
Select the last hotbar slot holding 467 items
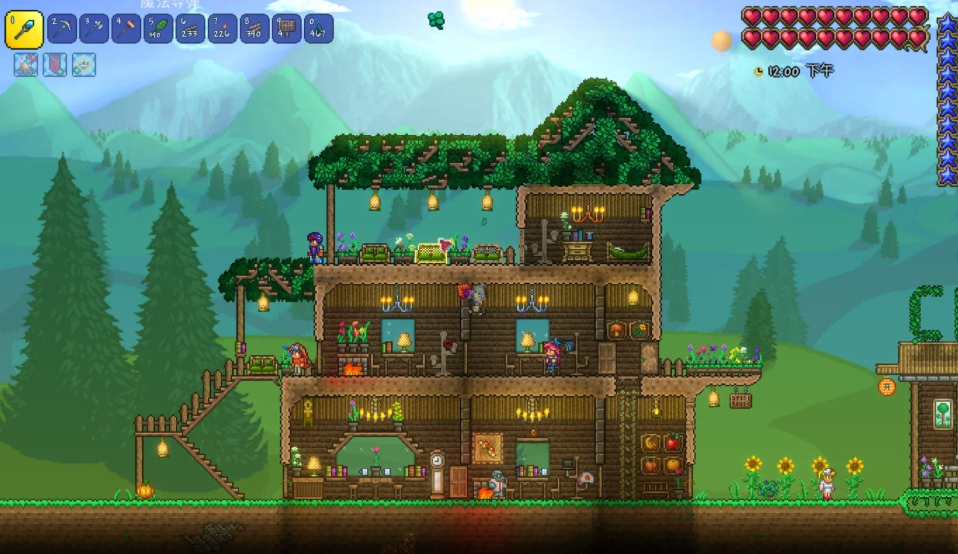(318, 29)
